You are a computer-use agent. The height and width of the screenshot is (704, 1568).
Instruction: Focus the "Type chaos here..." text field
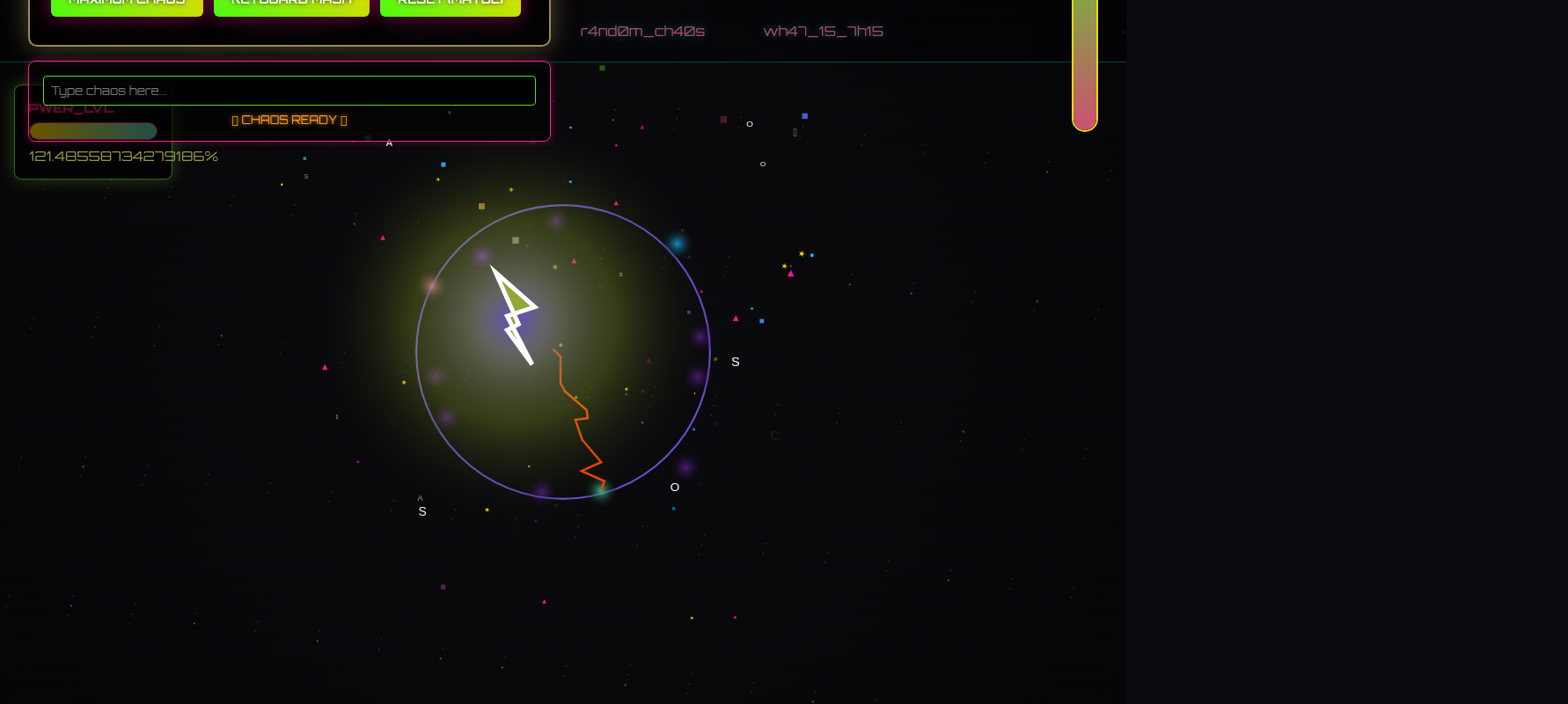tap(289, 91)
